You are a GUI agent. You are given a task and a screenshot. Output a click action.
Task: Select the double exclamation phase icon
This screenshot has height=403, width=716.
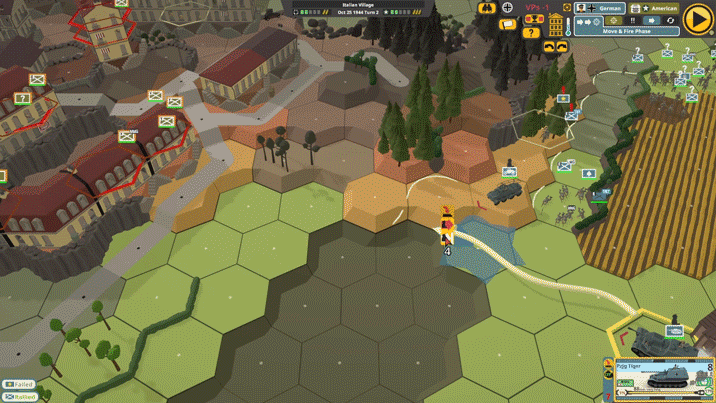(632, 20)
